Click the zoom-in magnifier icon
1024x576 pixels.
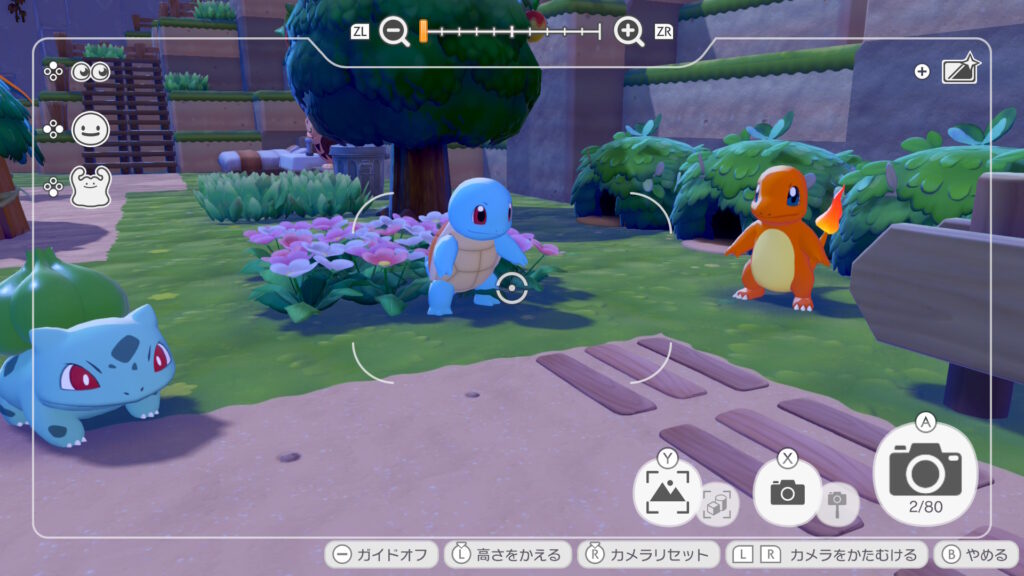click(629, 32)
